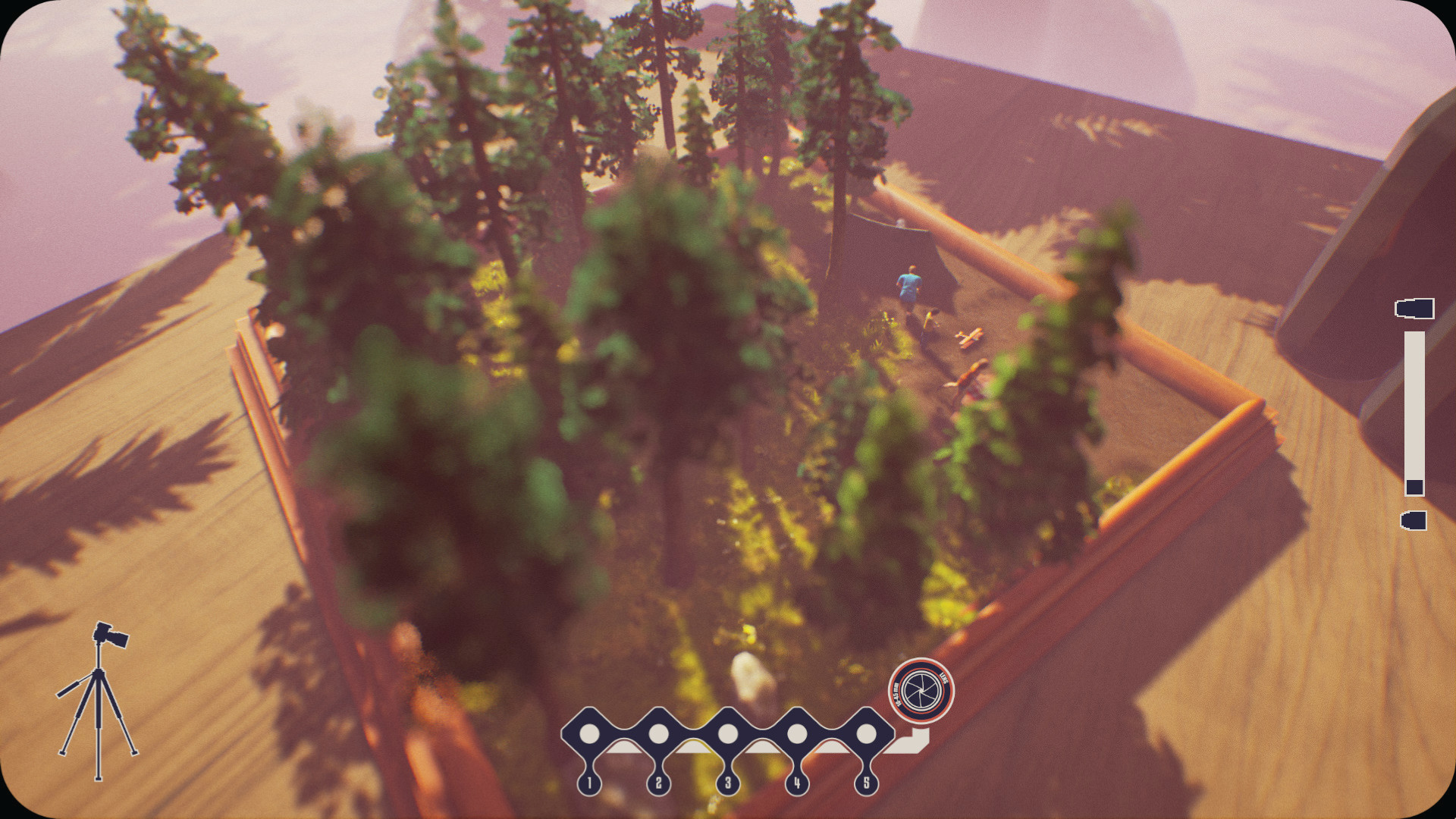1456x819 pixels.
Task: Choose photo slot number 3
Action: [x=728, y=734]
